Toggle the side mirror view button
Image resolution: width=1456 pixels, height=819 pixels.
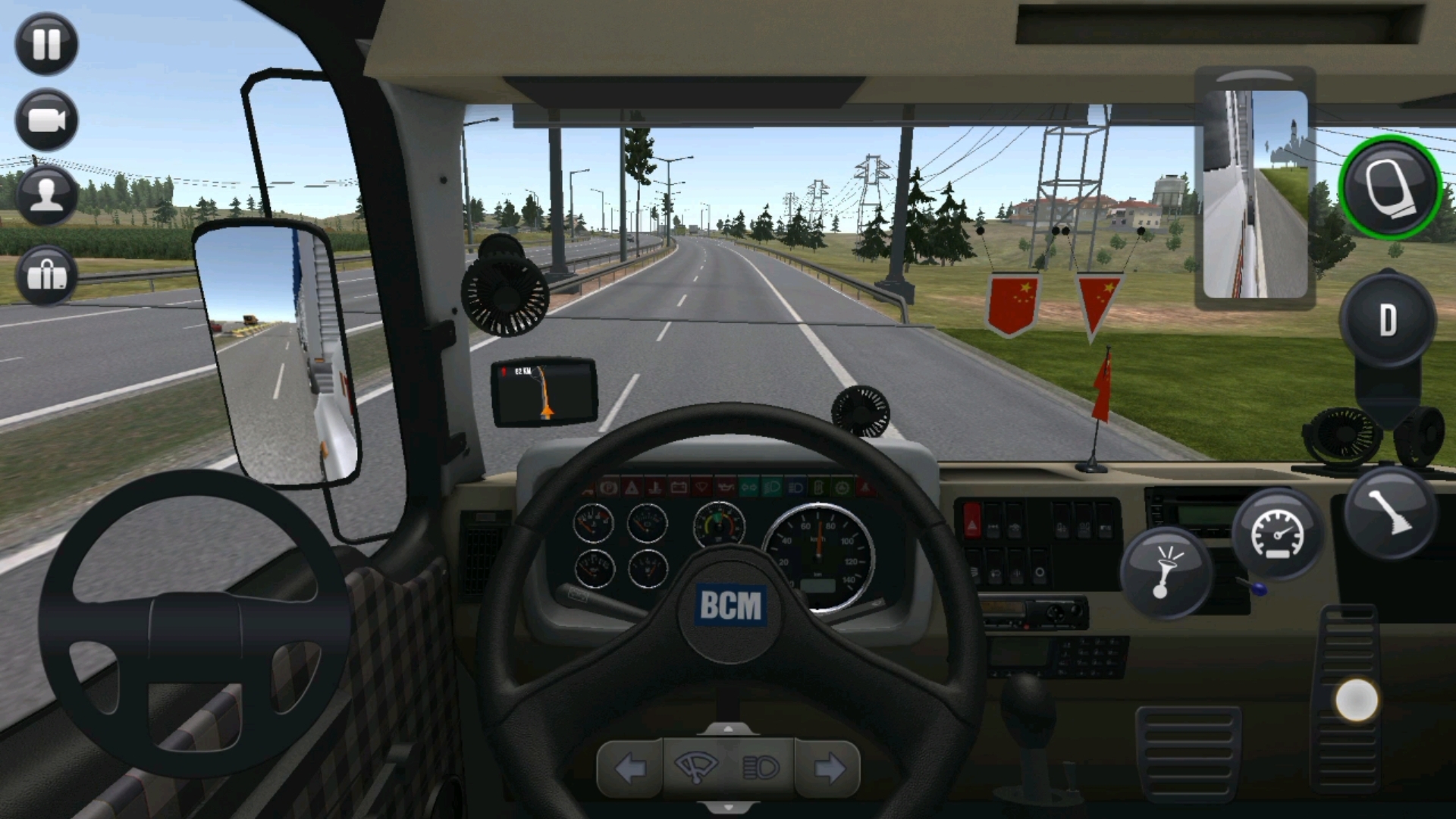[1390, 187]
